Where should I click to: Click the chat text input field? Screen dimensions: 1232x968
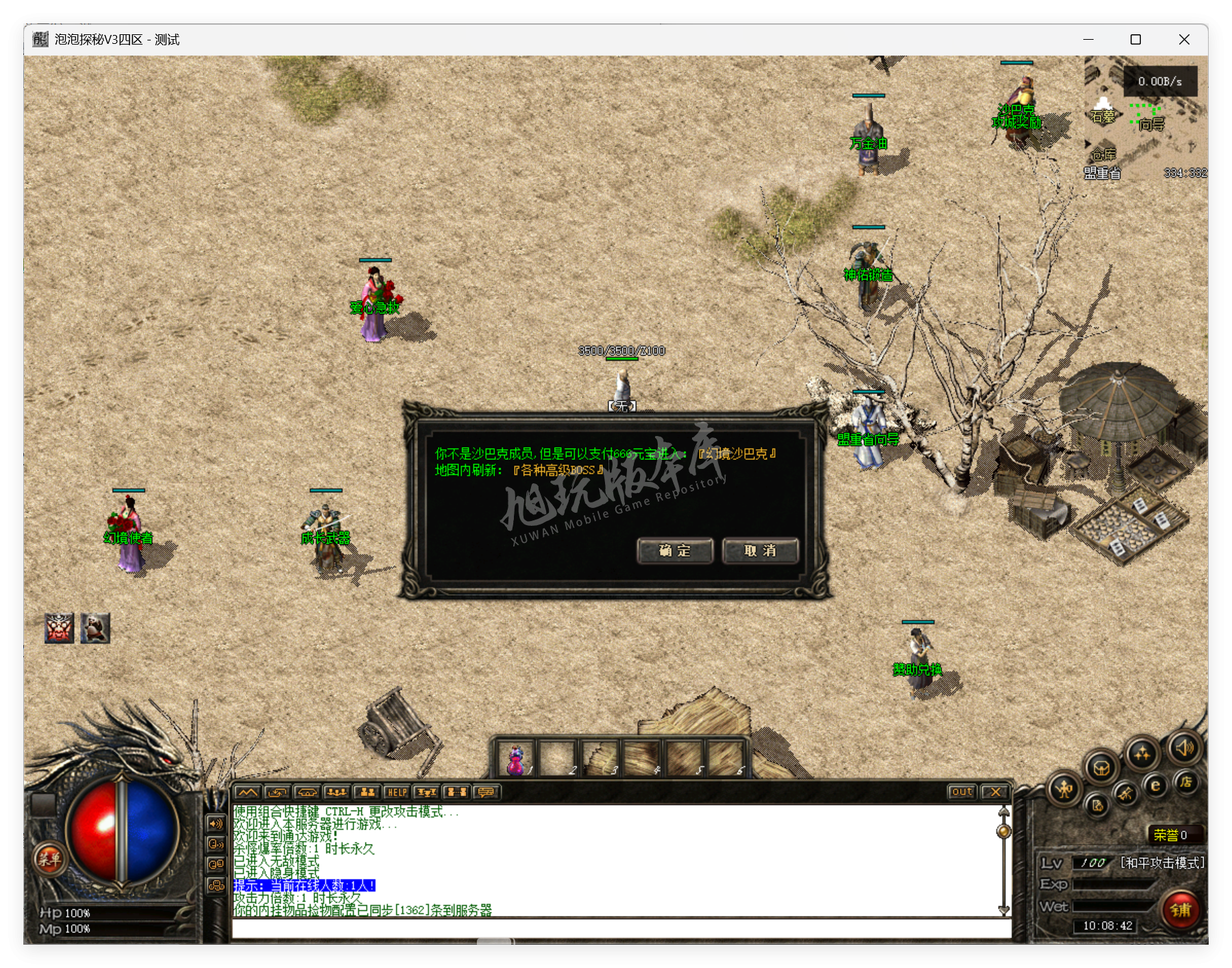(621, 928)
